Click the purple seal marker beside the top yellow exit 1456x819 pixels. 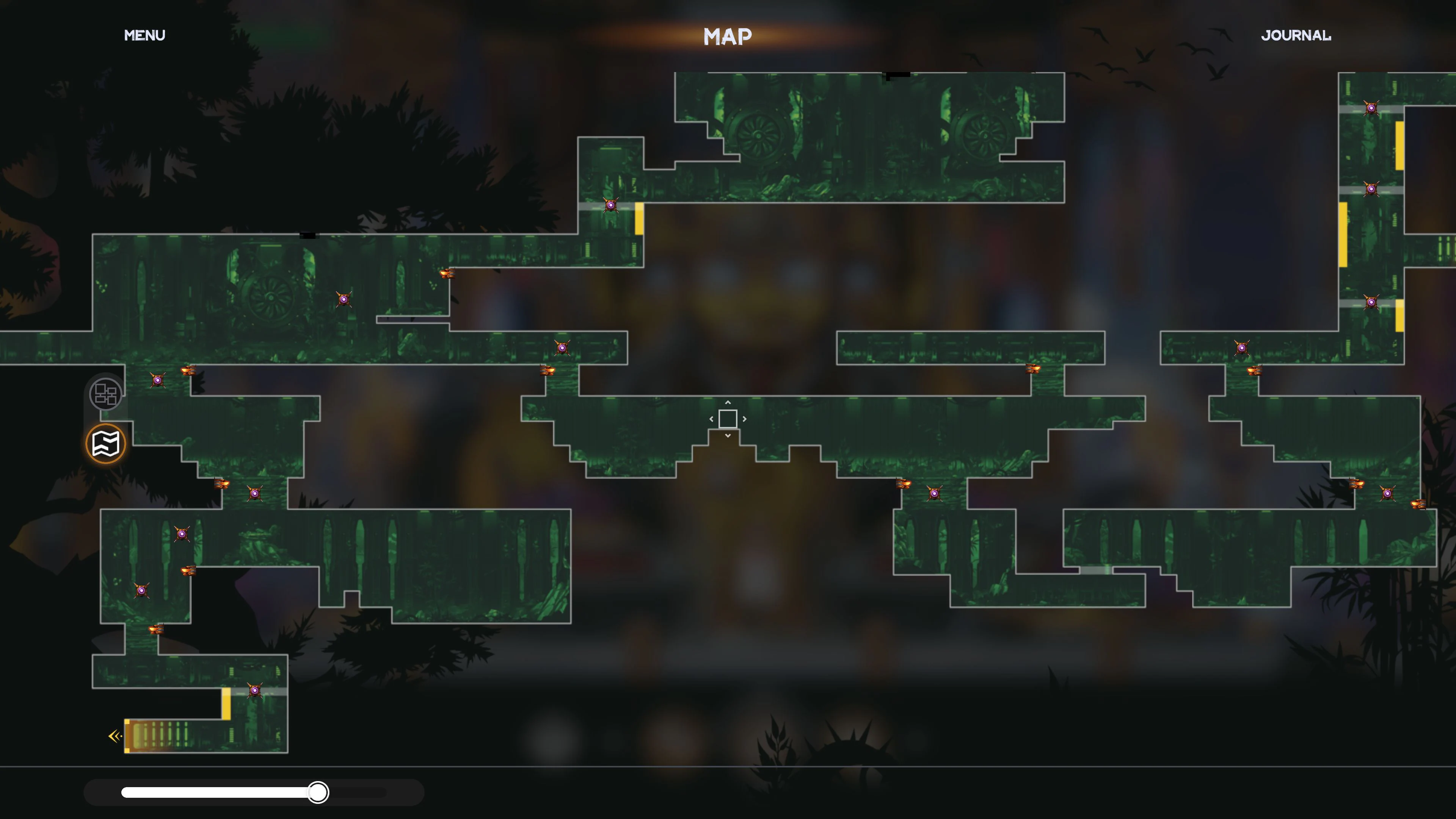[x=610, y=205]
